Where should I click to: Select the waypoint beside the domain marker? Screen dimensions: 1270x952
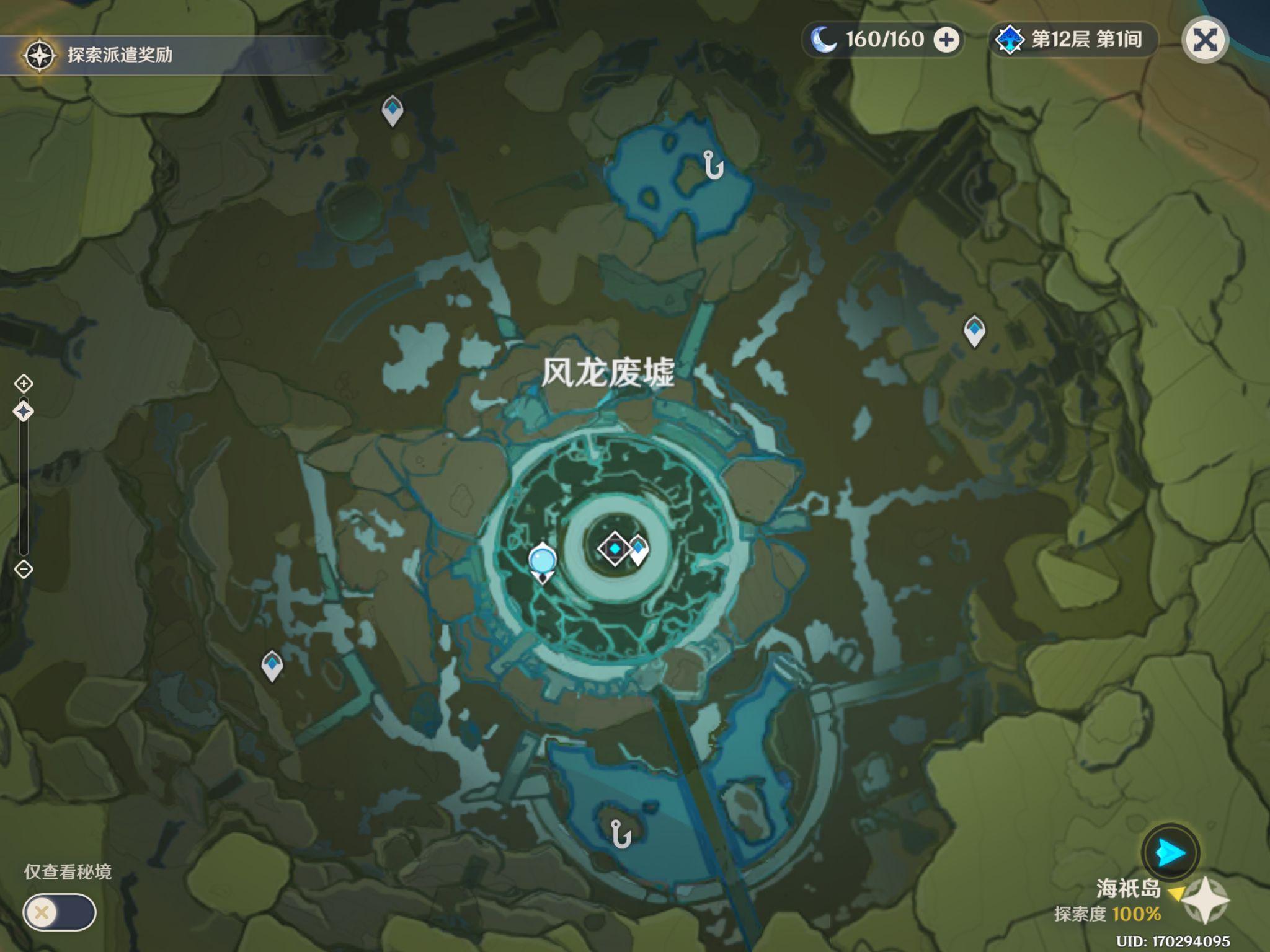[639, 550]
